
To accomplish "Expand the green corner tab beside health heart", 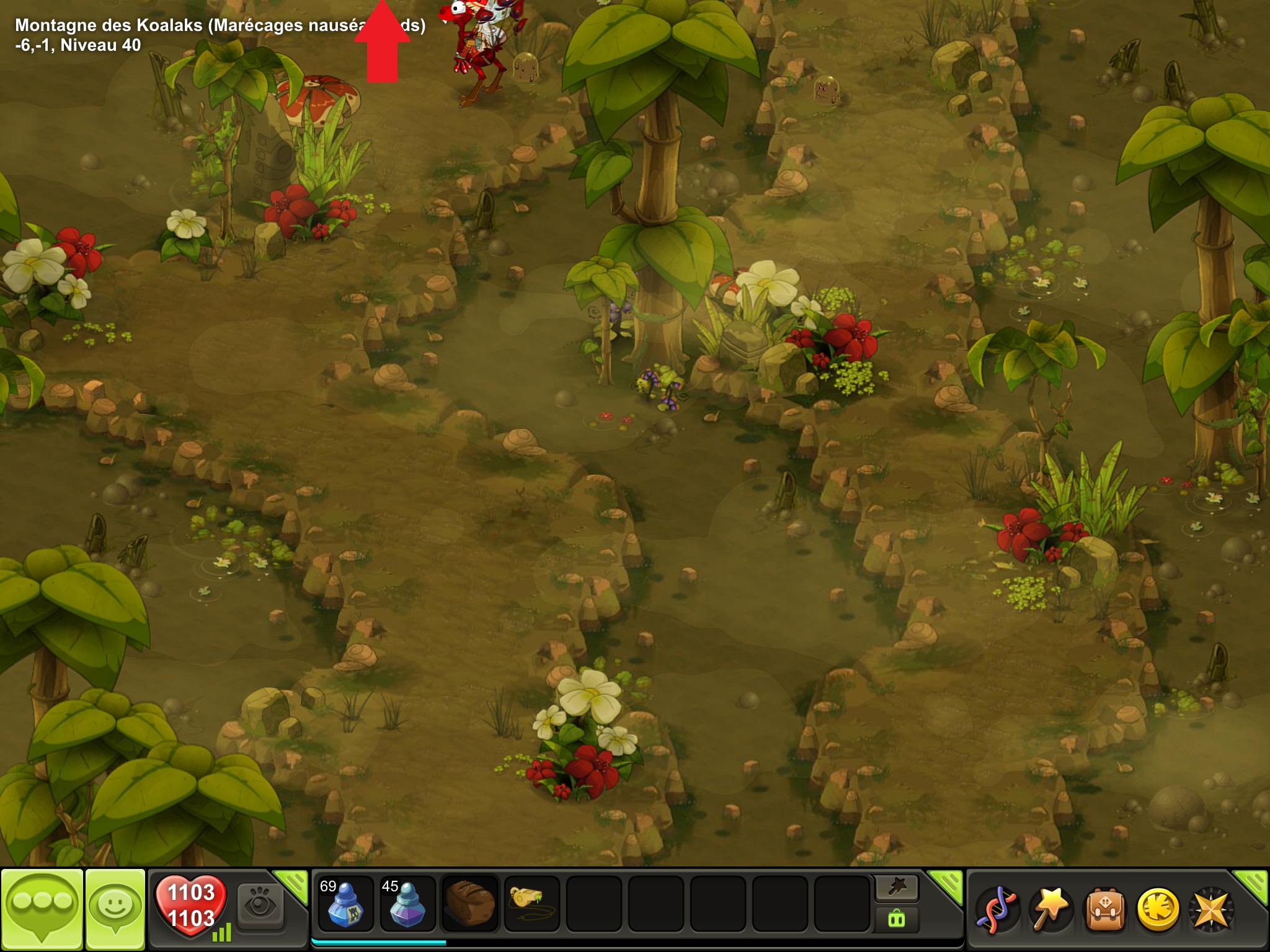I will [x=293, y=883].
